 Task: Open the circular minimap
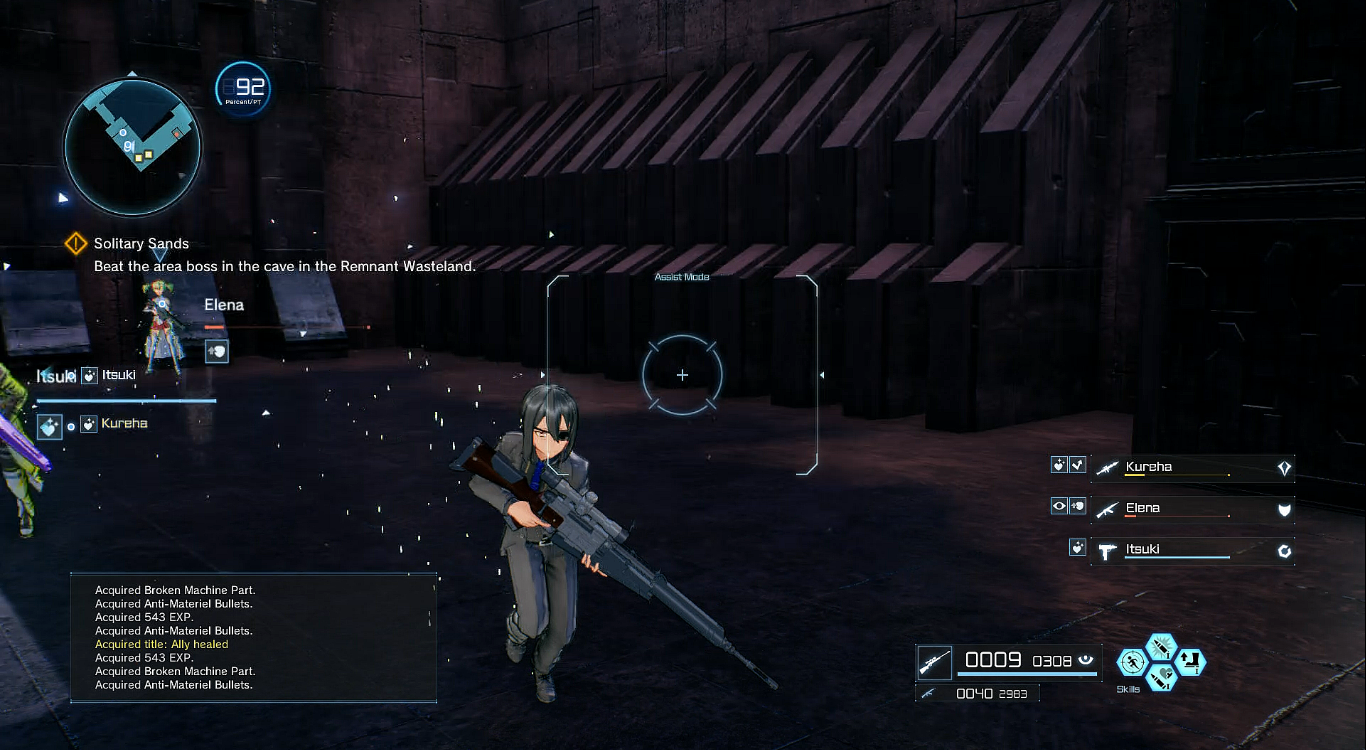[x=132, y=147]
